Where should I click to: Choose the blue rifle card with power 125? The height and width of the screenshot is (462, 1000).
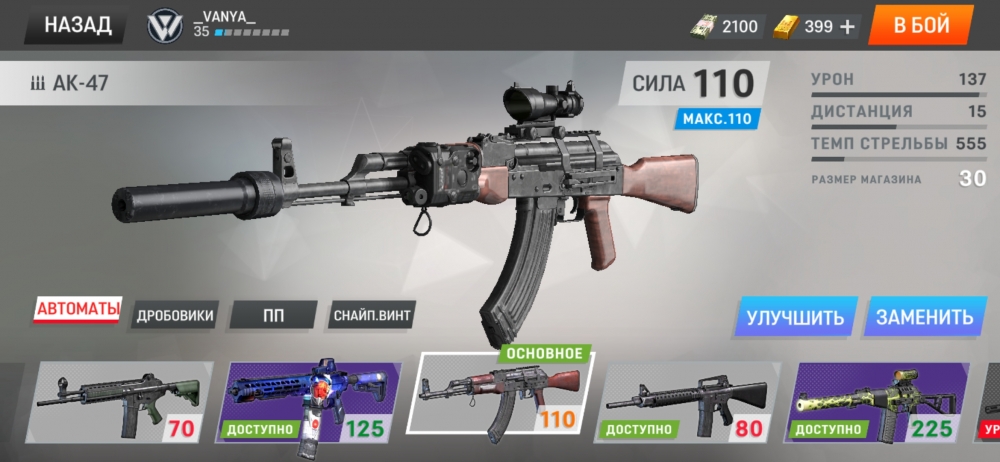[310, 402]
